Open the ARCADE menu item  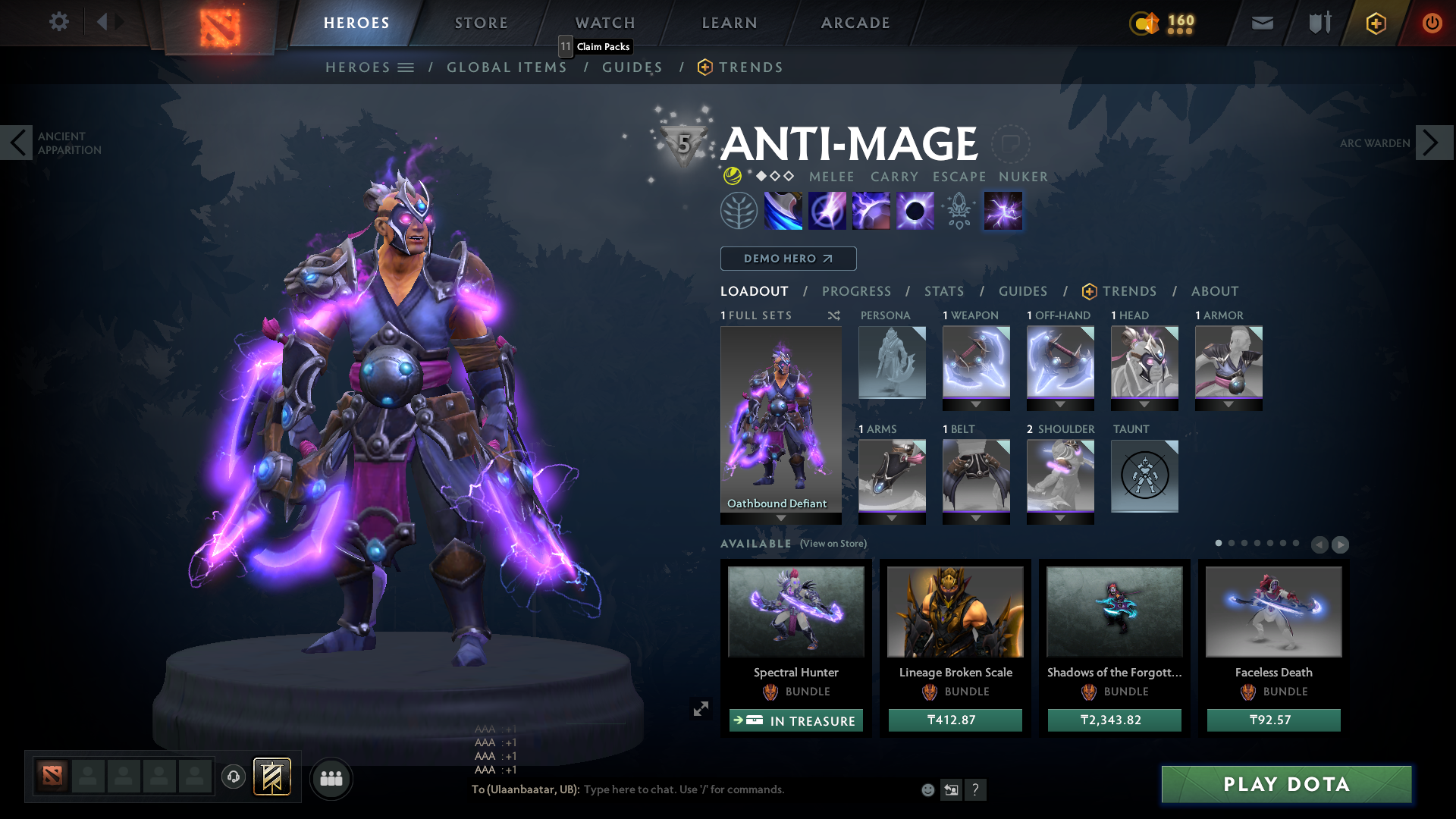coord(855,23)
